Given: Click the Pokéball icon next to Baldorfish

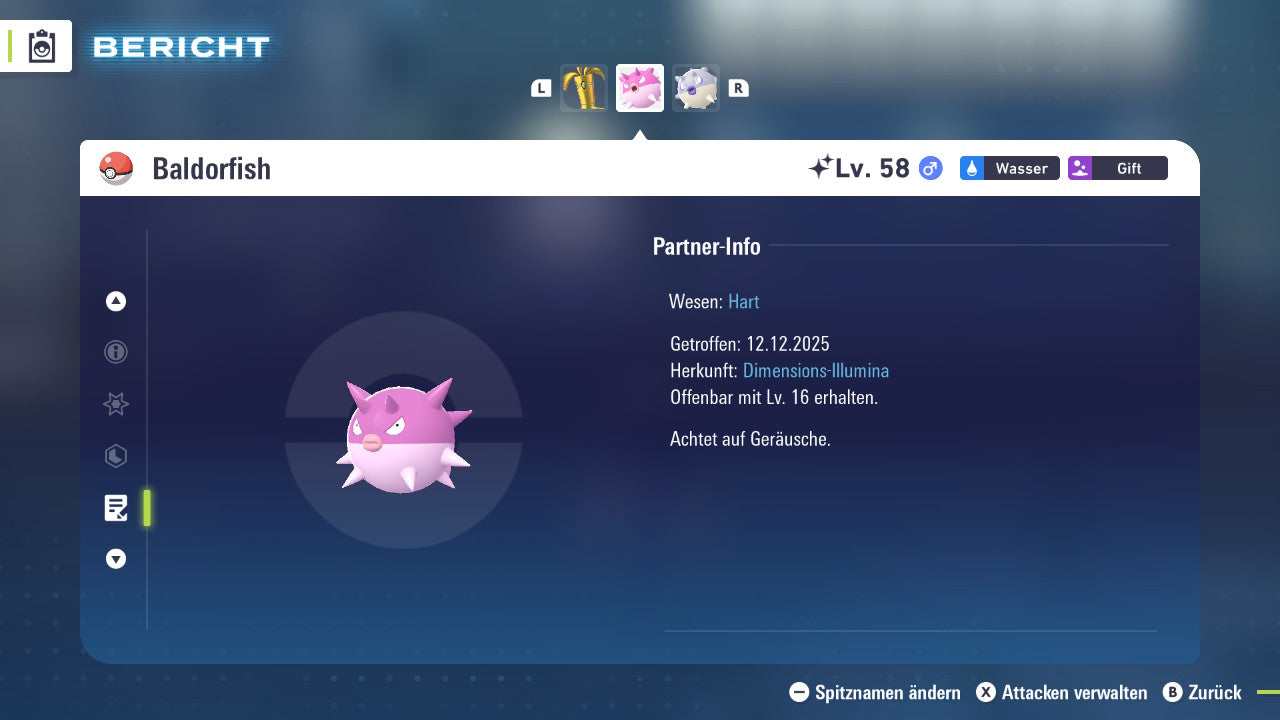Looking at the screenshot, I should tap(116, 168).
